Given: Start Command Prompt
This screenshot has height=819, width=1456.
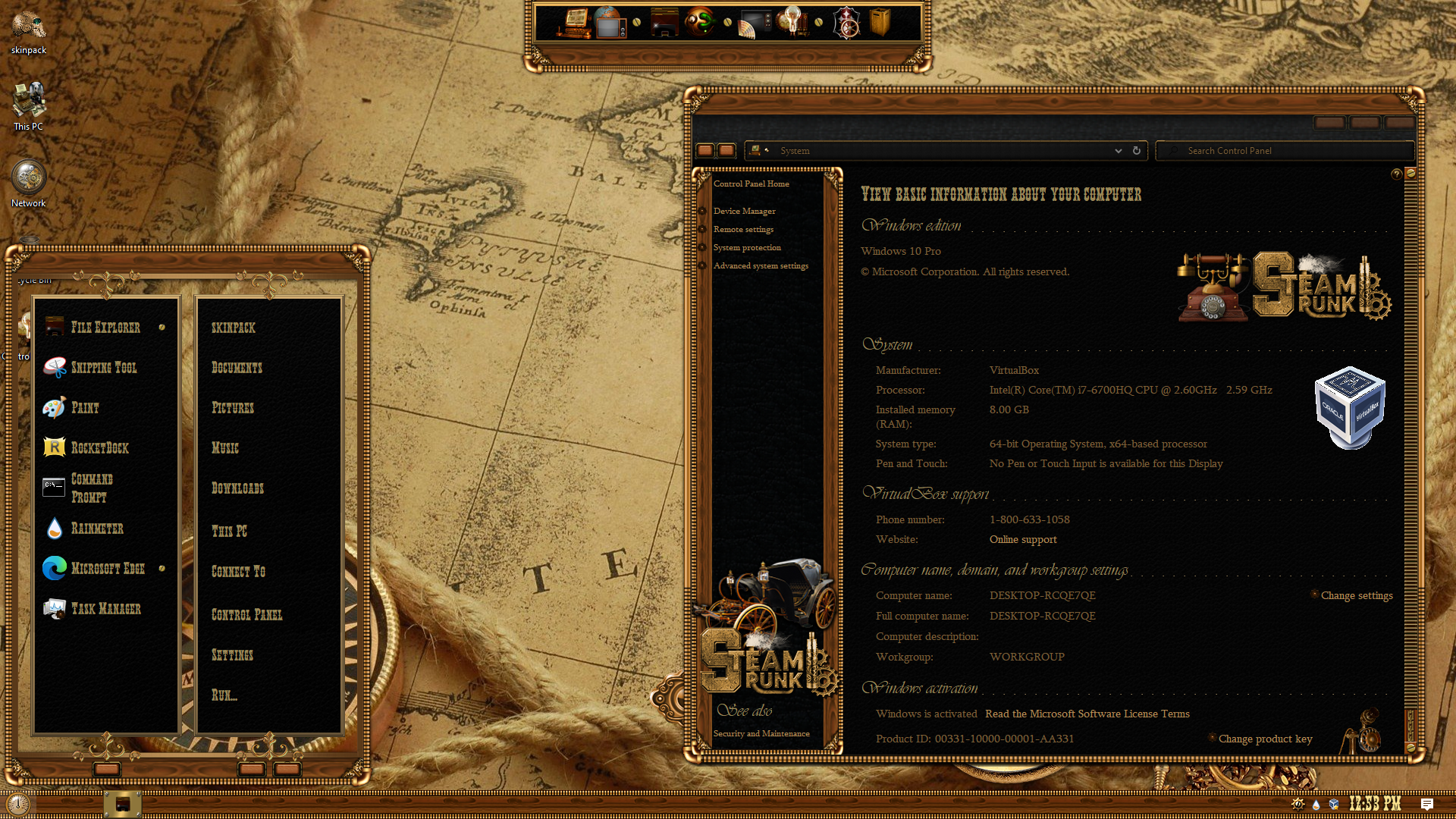Looking at the screenshot, I should [x=91, y=488].
